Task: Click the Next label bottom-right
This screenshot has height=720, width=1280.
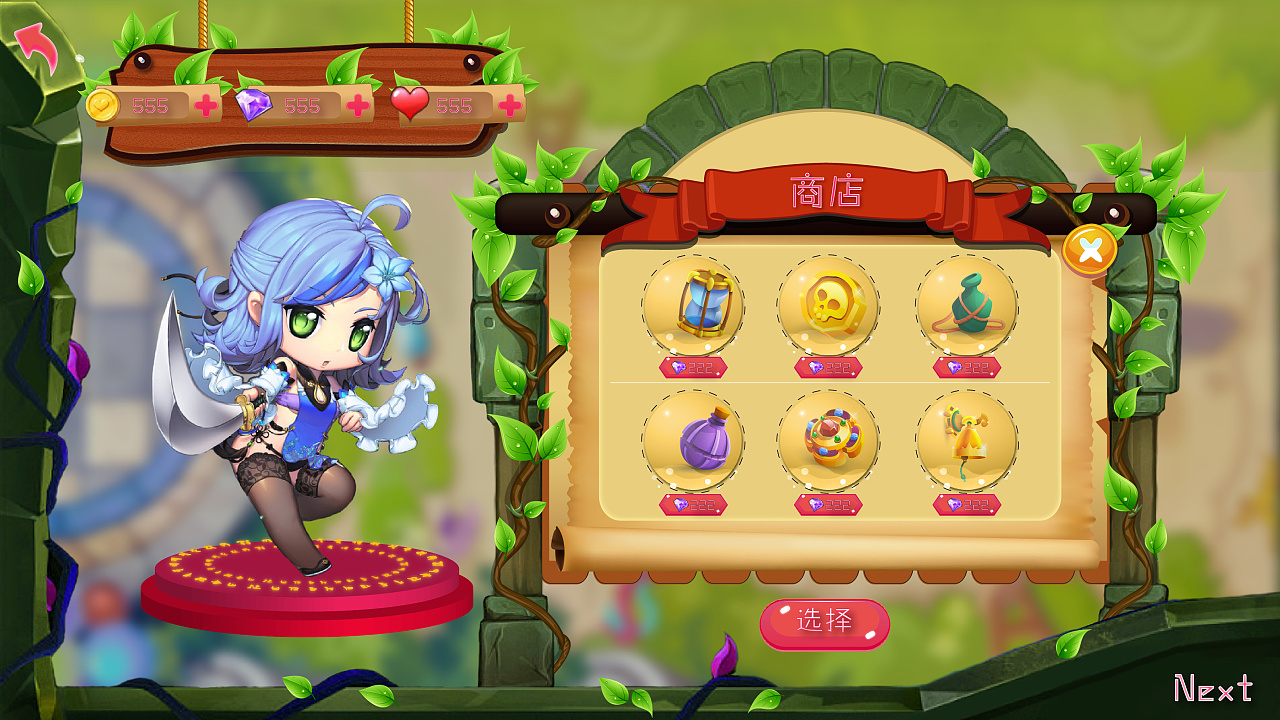Action: (x=1212, y=689)
